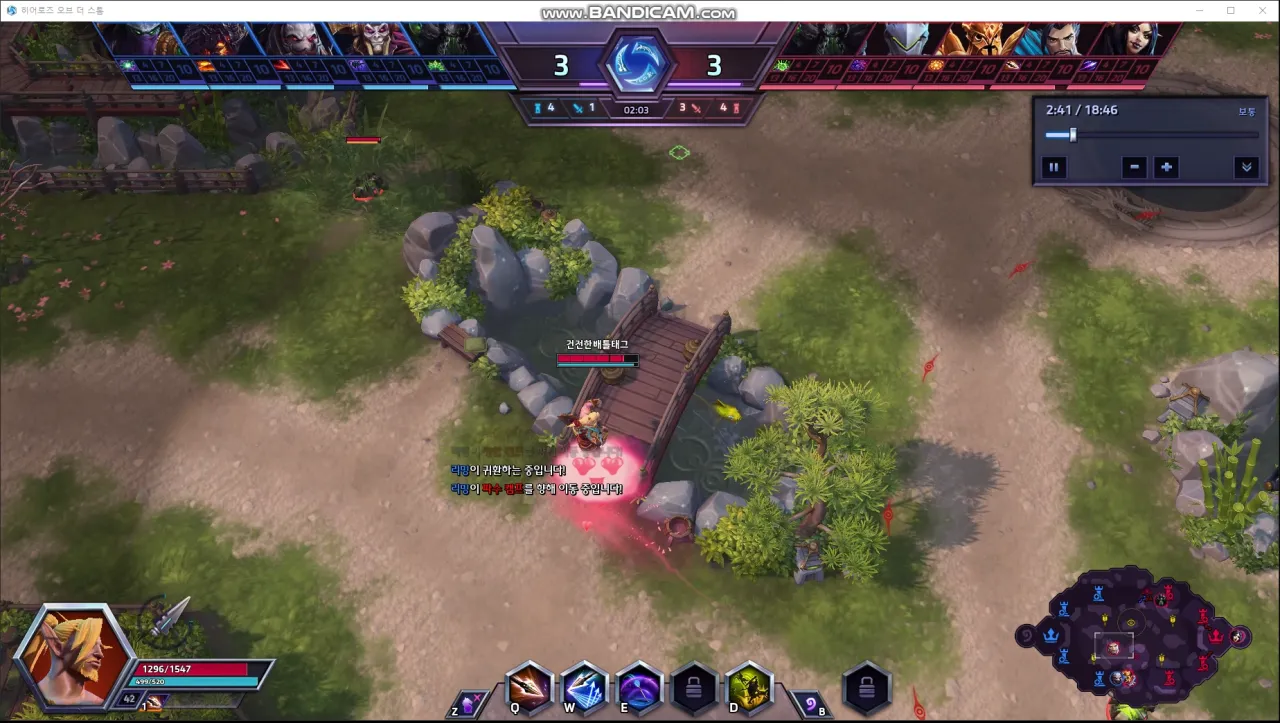Screen dimensions: 1280x723
Task: Activate the B hearthstone recall button
Action: tap(811, 704)
